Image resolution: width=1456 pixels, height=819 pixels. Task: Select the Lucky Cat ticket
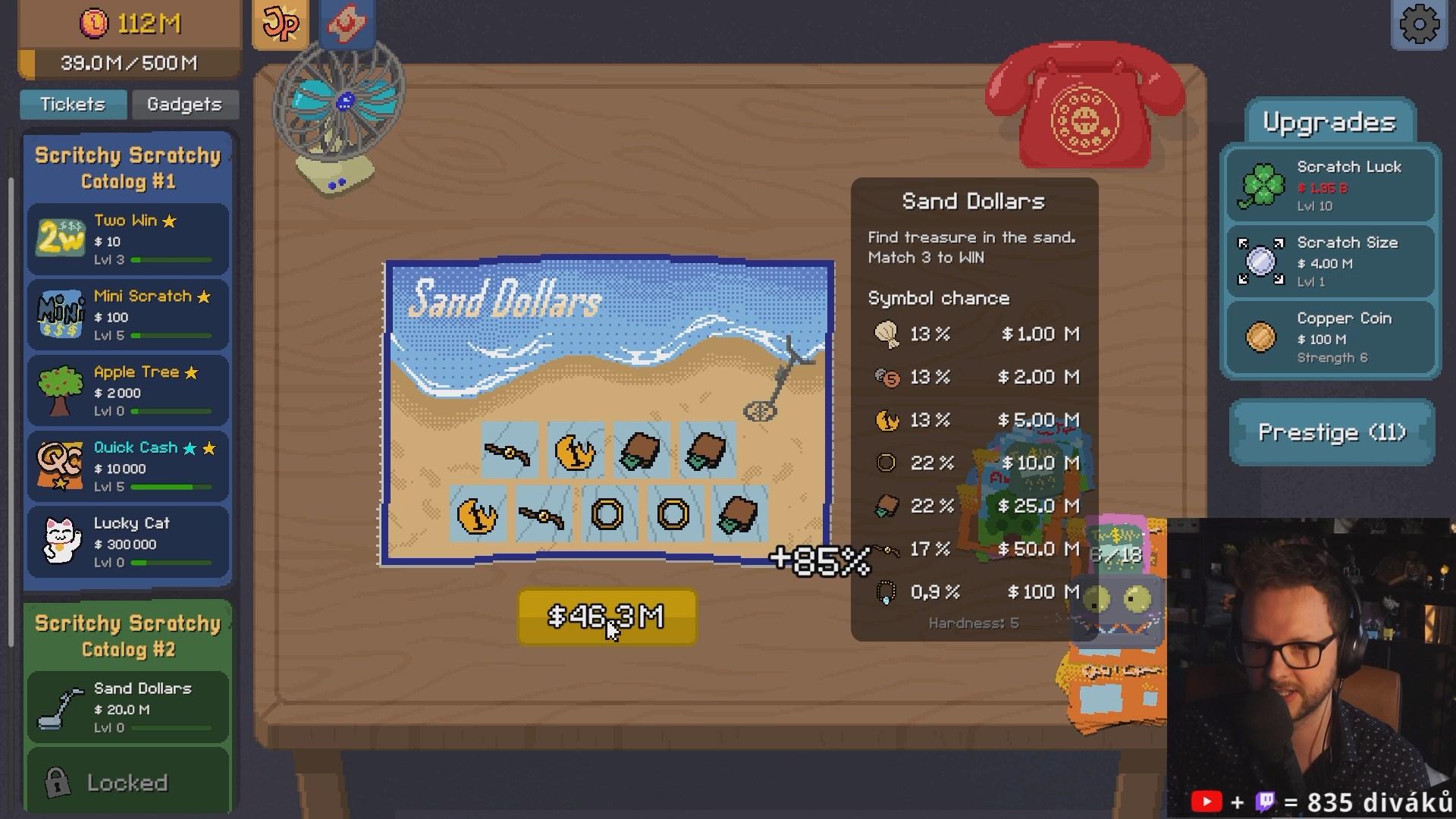pos(127,542)
